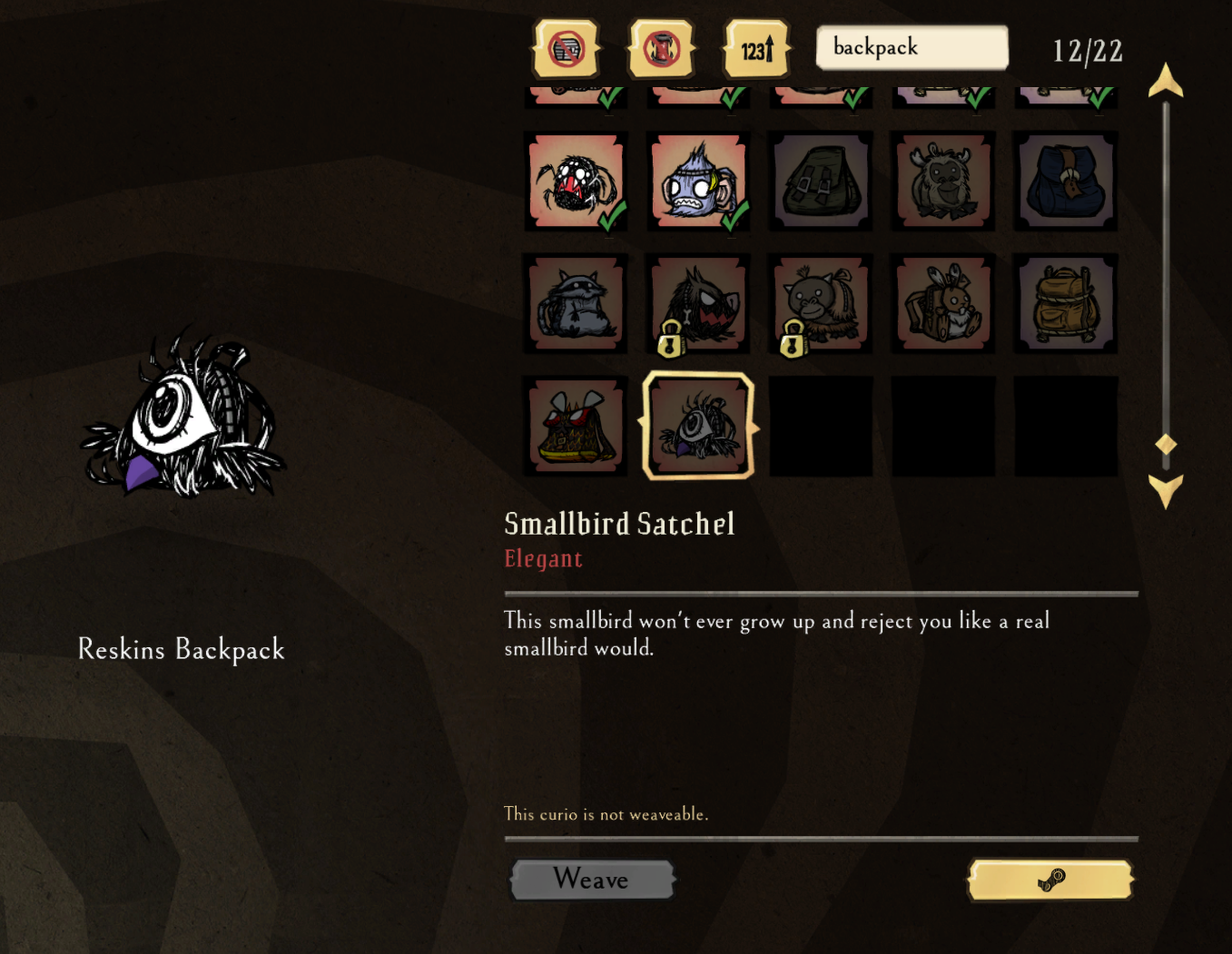Image resolution: width=1232 pixels, height=954 pixels.
Task: Toggle the hide-owned-items filter icon
Action: 565,48
